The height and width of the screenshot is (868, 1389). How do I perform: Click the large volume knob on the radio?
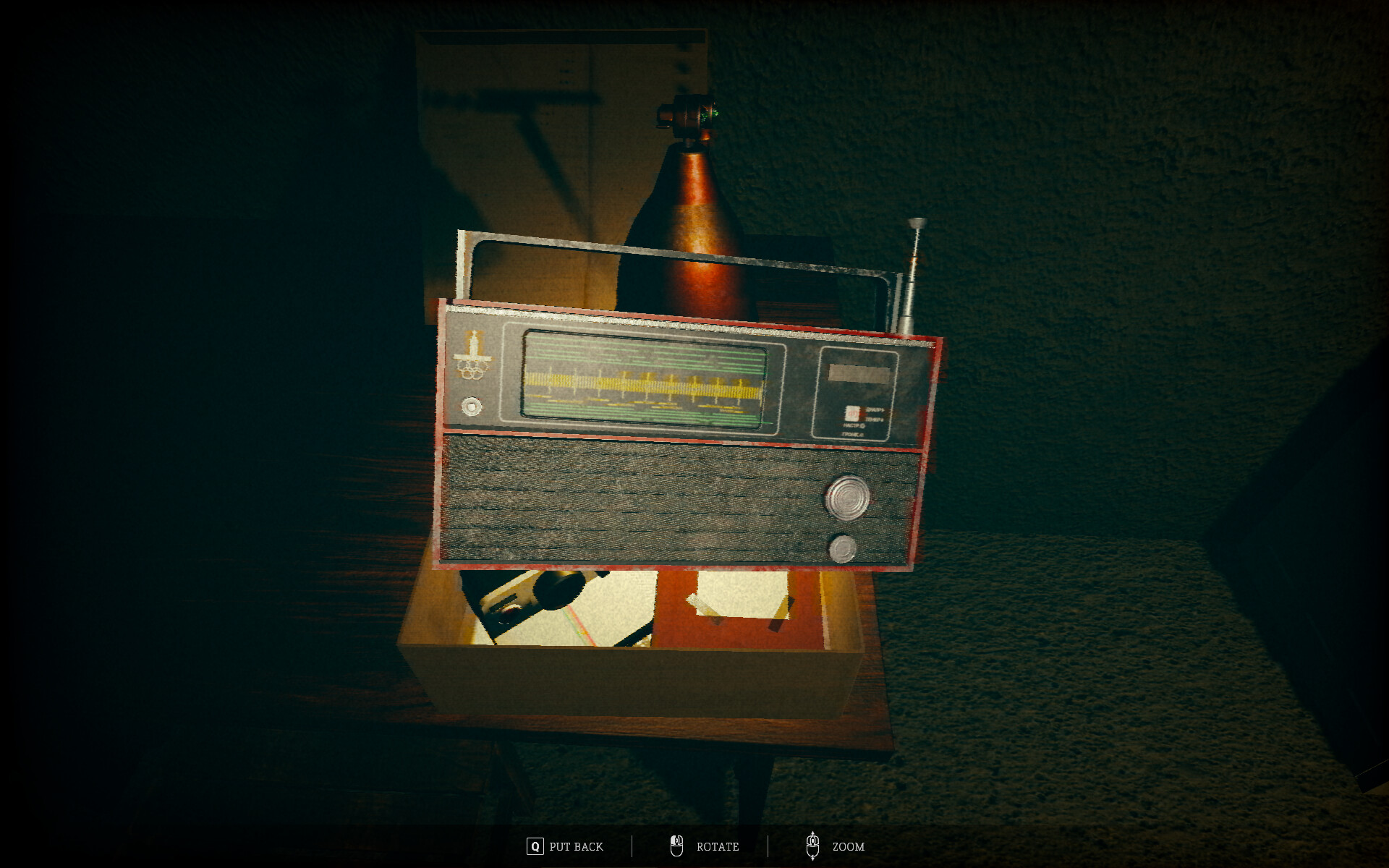click(x=846, y=496)
